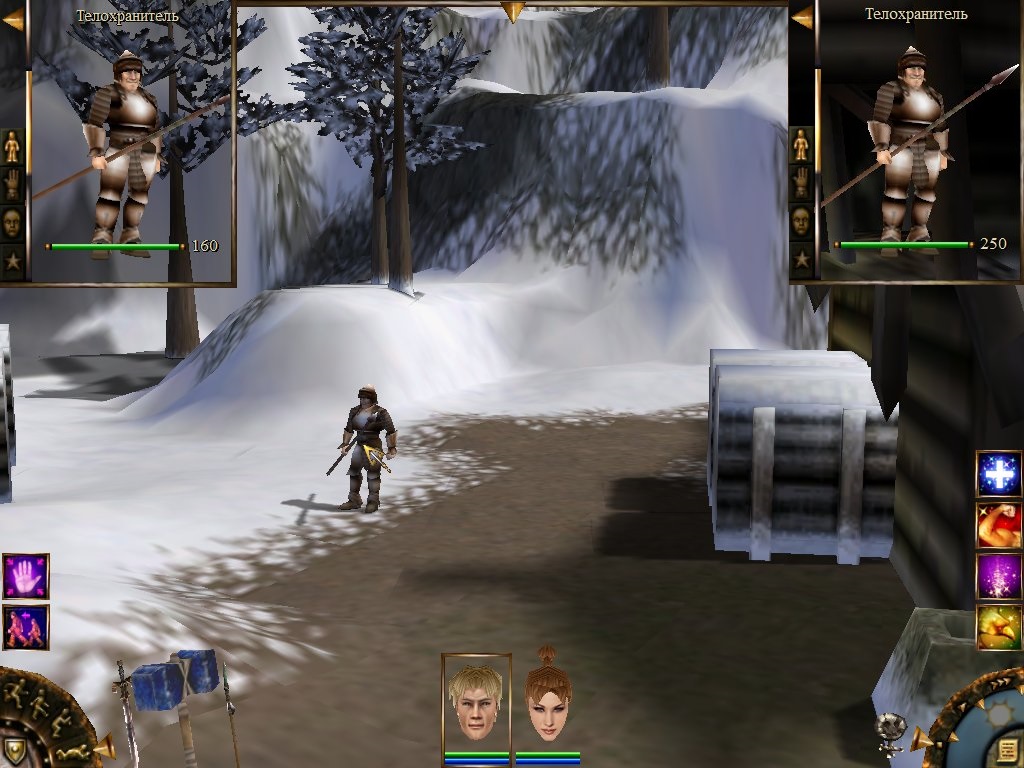Screen dimensions: 1024x768
Task: Open the hand tab of 250-health bodyguard
Action: pos(801,183)
